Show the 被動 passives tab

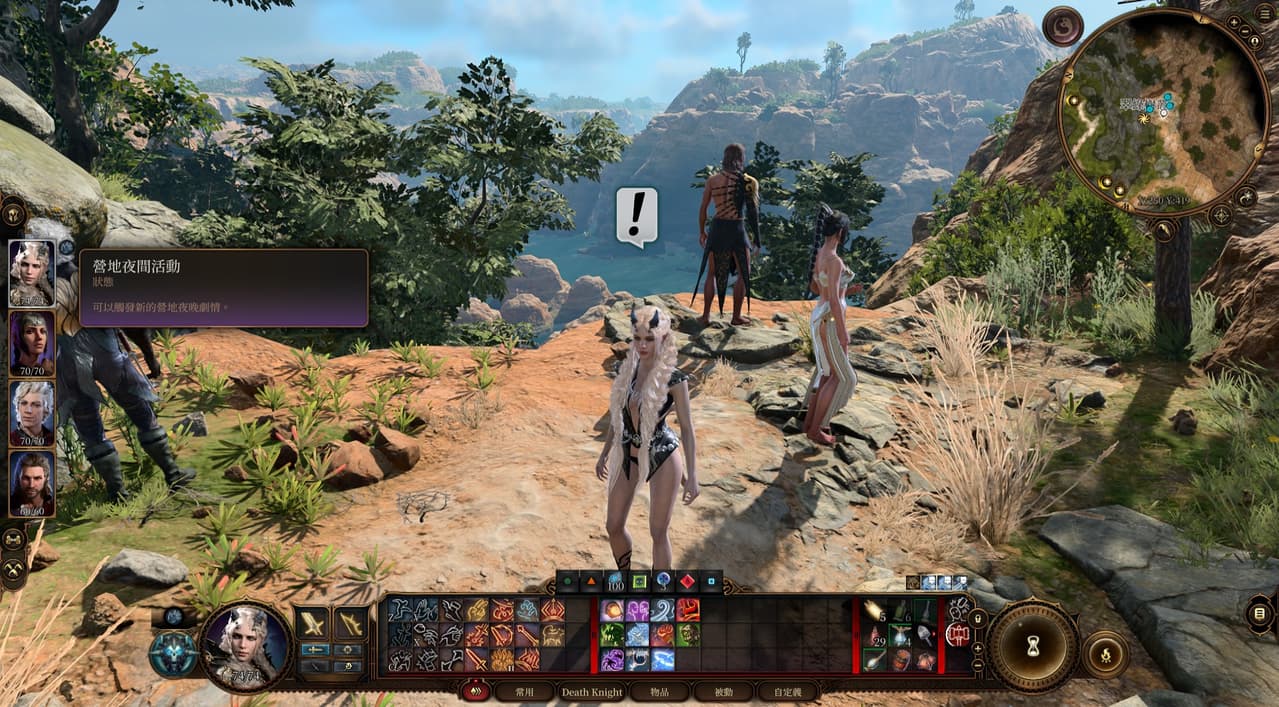723,691
